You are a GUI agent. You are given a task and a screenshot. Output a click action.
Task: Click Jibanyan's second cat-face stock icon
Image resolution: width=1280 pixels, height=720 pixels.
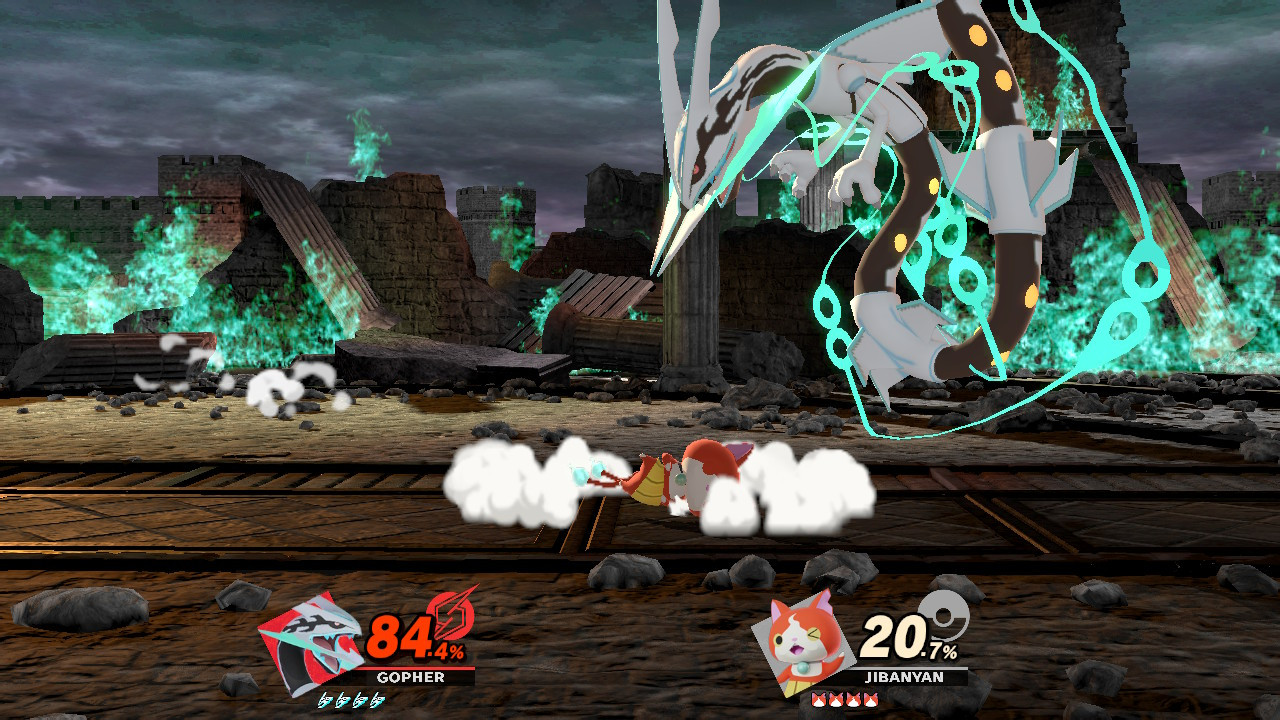pyautogui.click(x=835, y=700)
